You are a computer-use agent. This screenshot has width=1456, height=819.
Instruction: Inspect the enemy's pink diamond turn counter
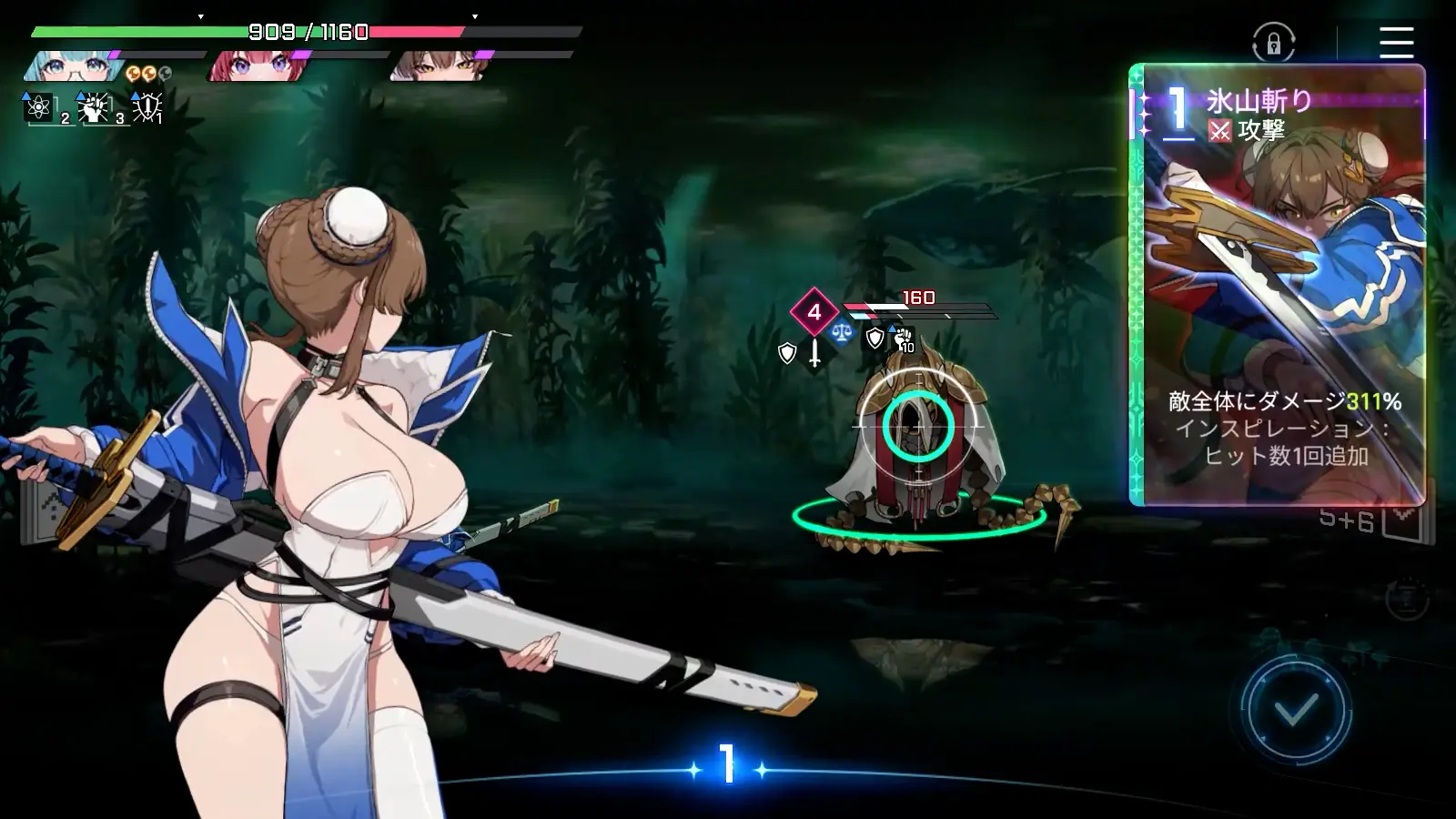(x=814, y=312)
